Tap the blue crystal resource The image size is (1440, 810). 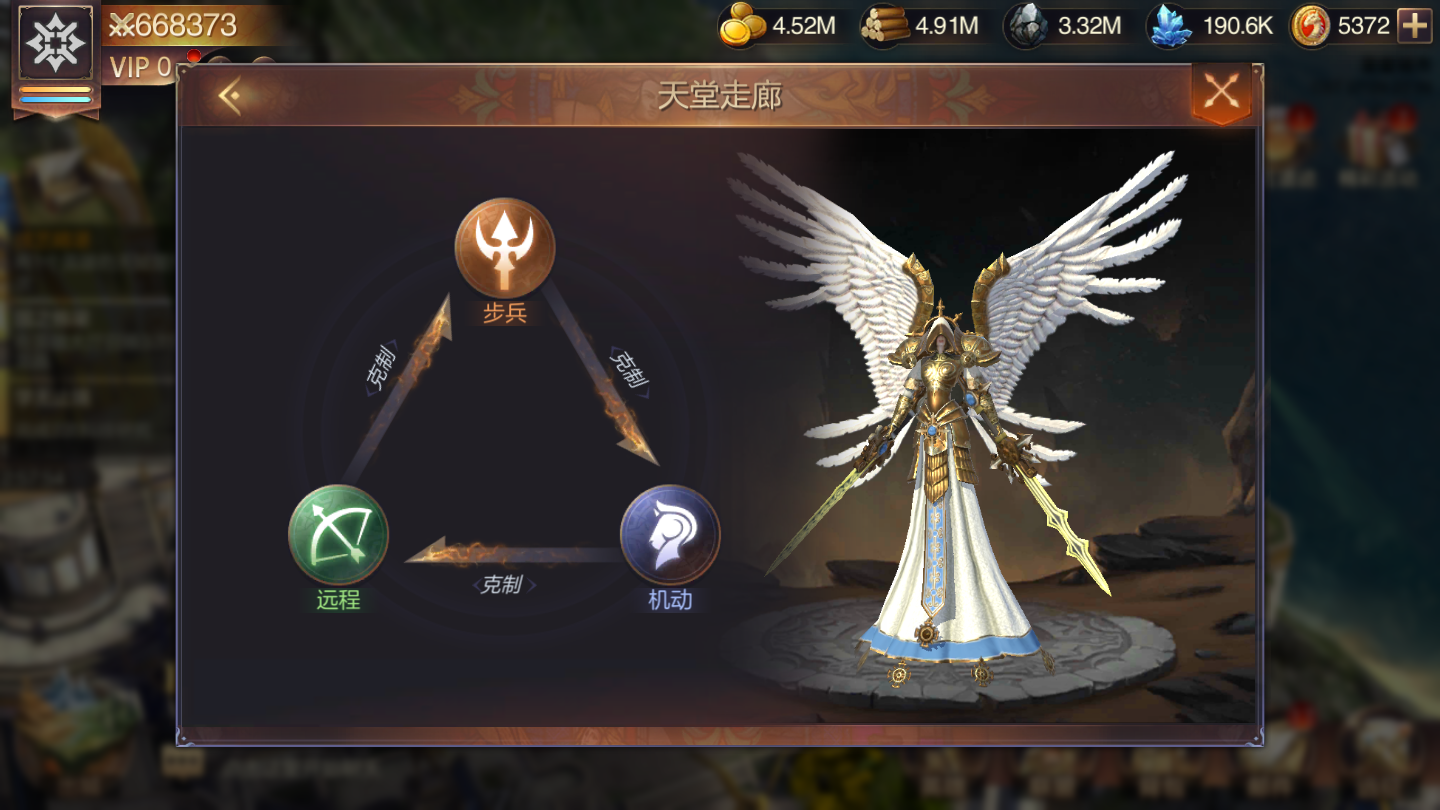pos(1170,26)
